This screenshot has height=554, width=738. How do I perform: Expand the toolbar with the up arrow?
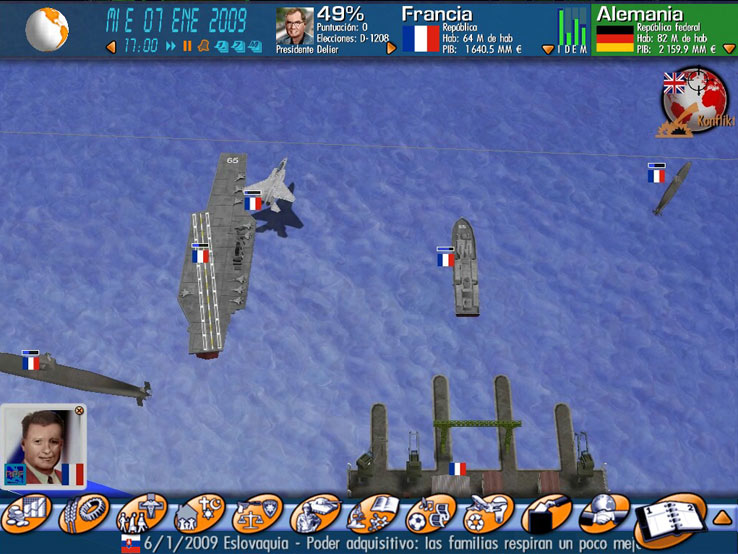tap(722, 517)
